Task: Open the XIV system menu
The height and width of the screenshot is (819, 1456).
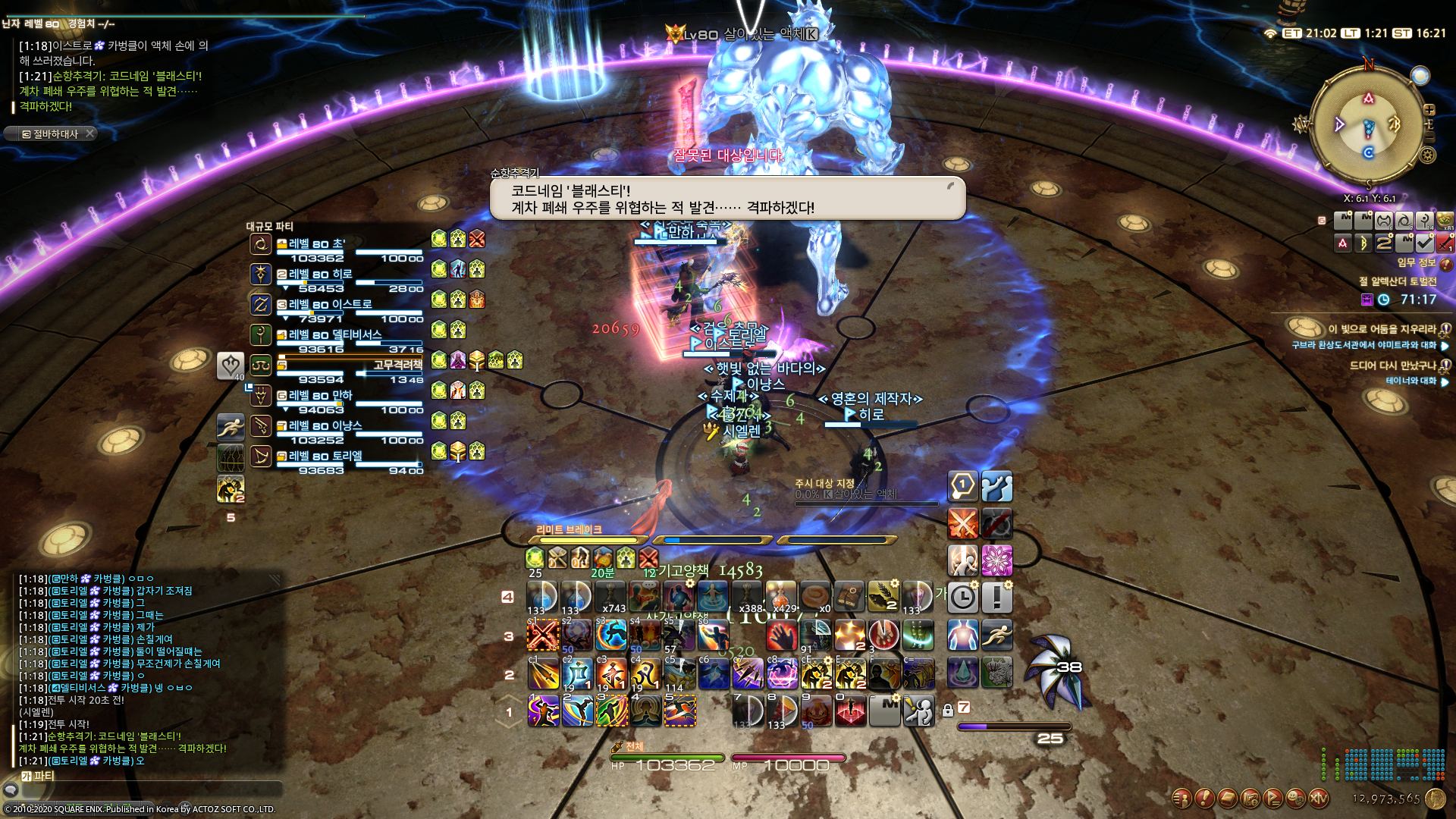Action: pyautogui.click(x=1319, y=798)
